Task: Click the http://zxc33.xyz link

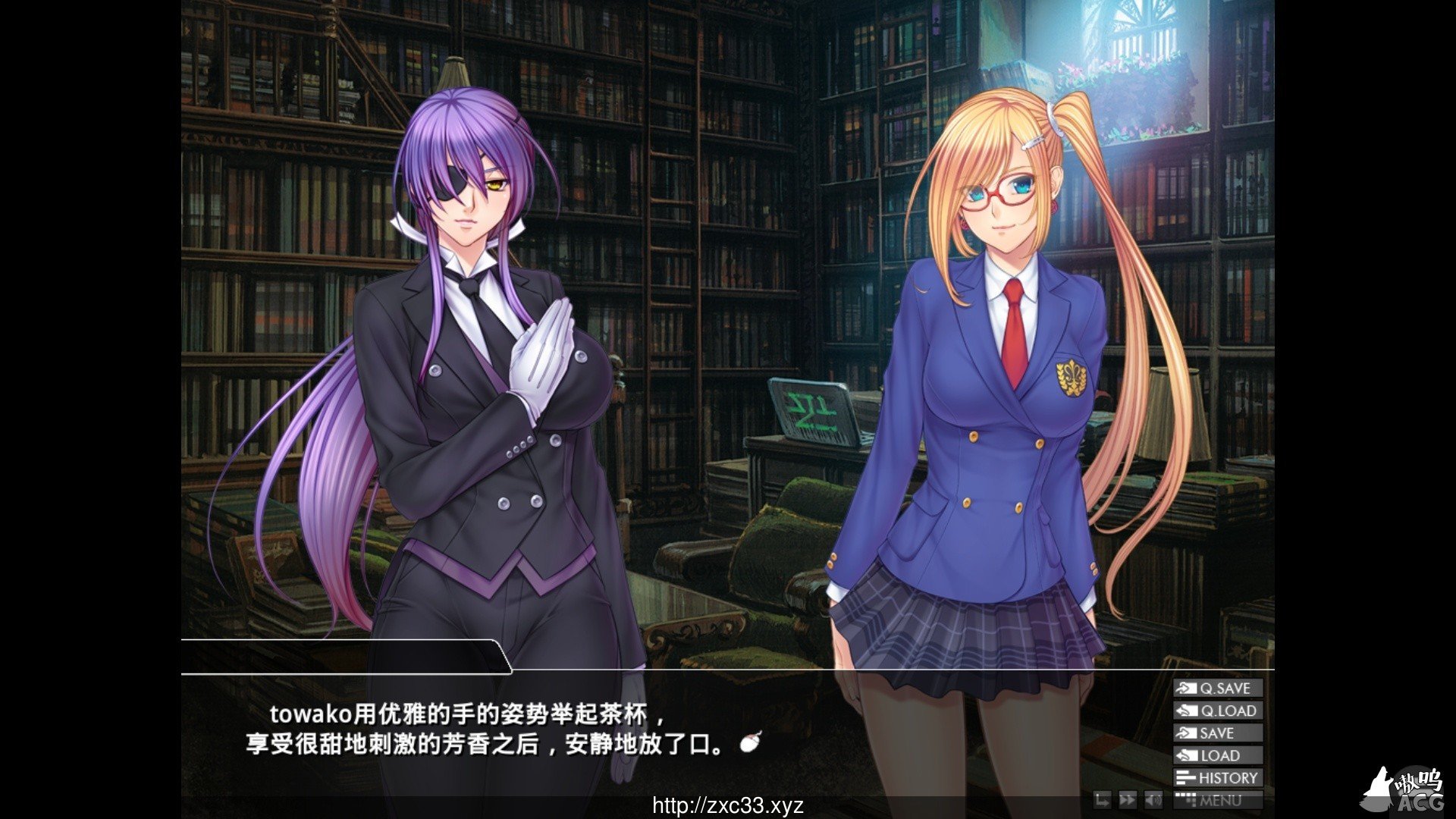Action: pyautogui.click(x=726, y=807)
